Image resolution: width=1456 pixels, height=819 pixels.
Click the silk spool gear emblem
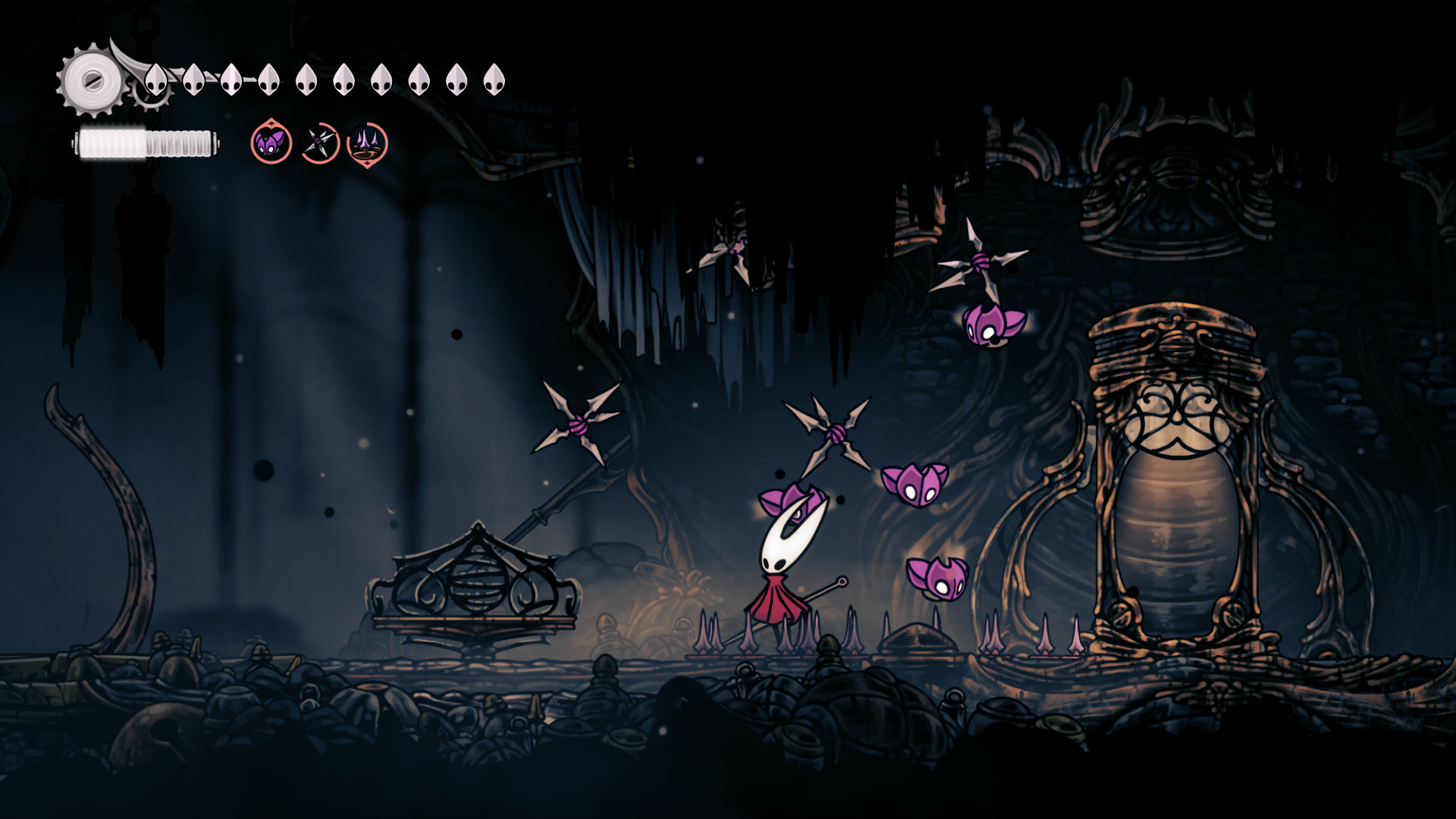coord(93,80)
